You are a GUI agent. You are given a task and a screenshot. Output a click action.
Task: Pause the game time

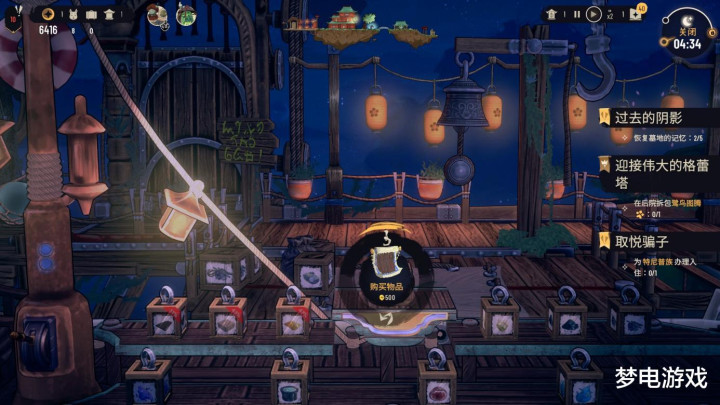577,15
